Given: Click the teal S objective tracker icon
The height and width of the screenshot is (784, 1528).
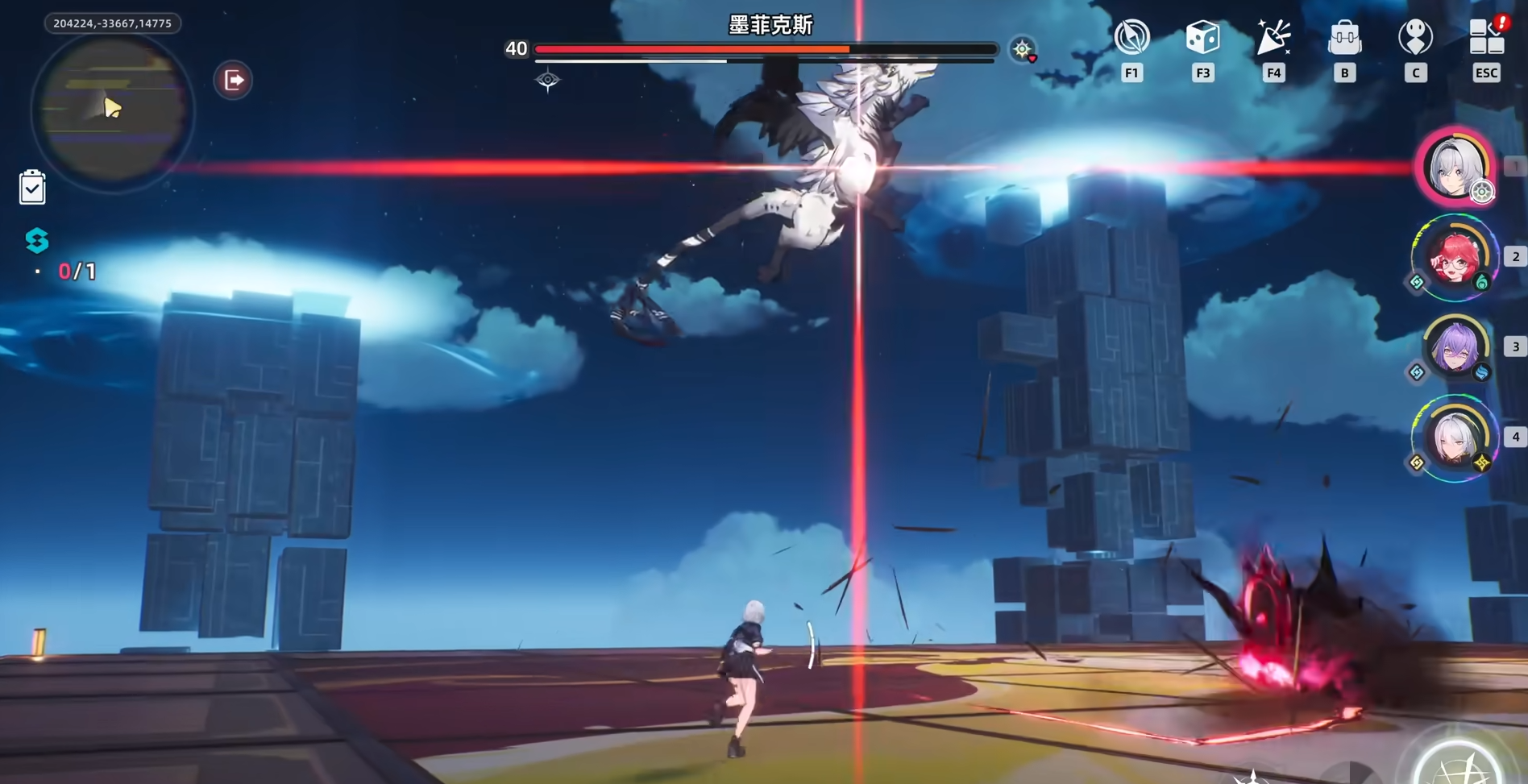Looking at the screenshot, I should coord(37,240).
